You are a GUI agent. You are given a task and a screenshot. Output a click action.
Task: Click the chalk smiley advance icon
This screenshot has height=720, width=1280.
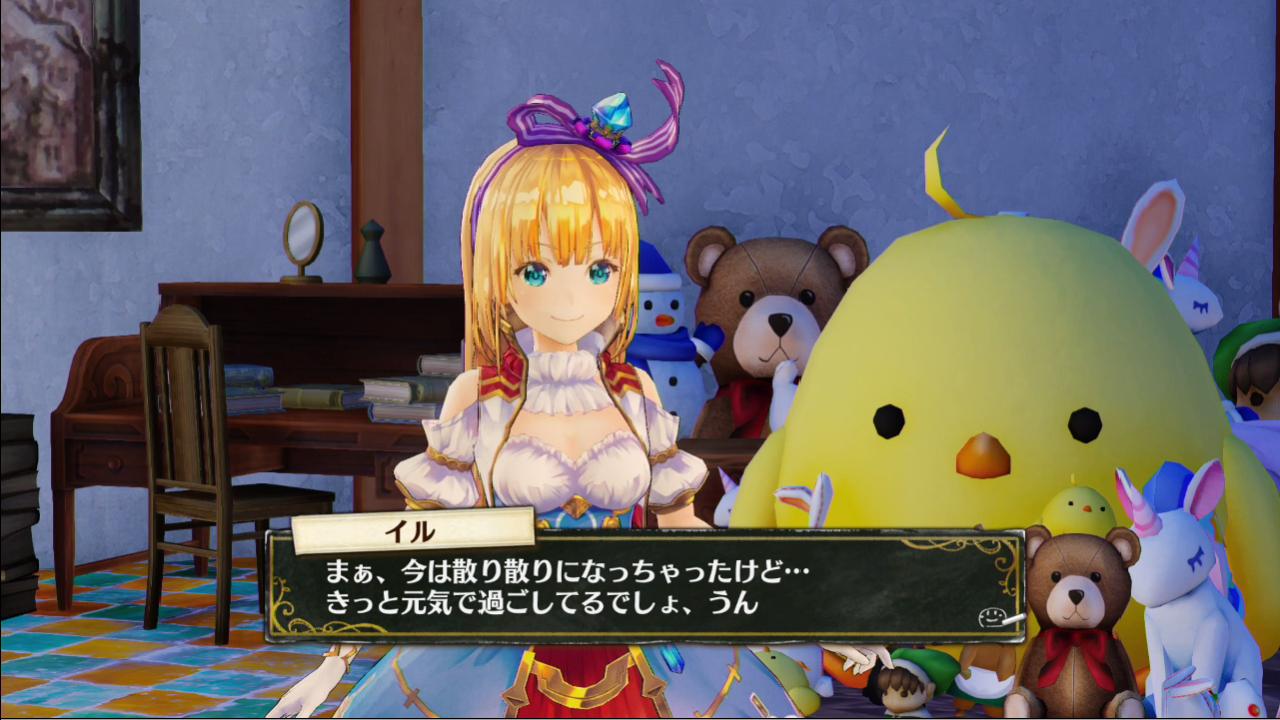(998, 617)
